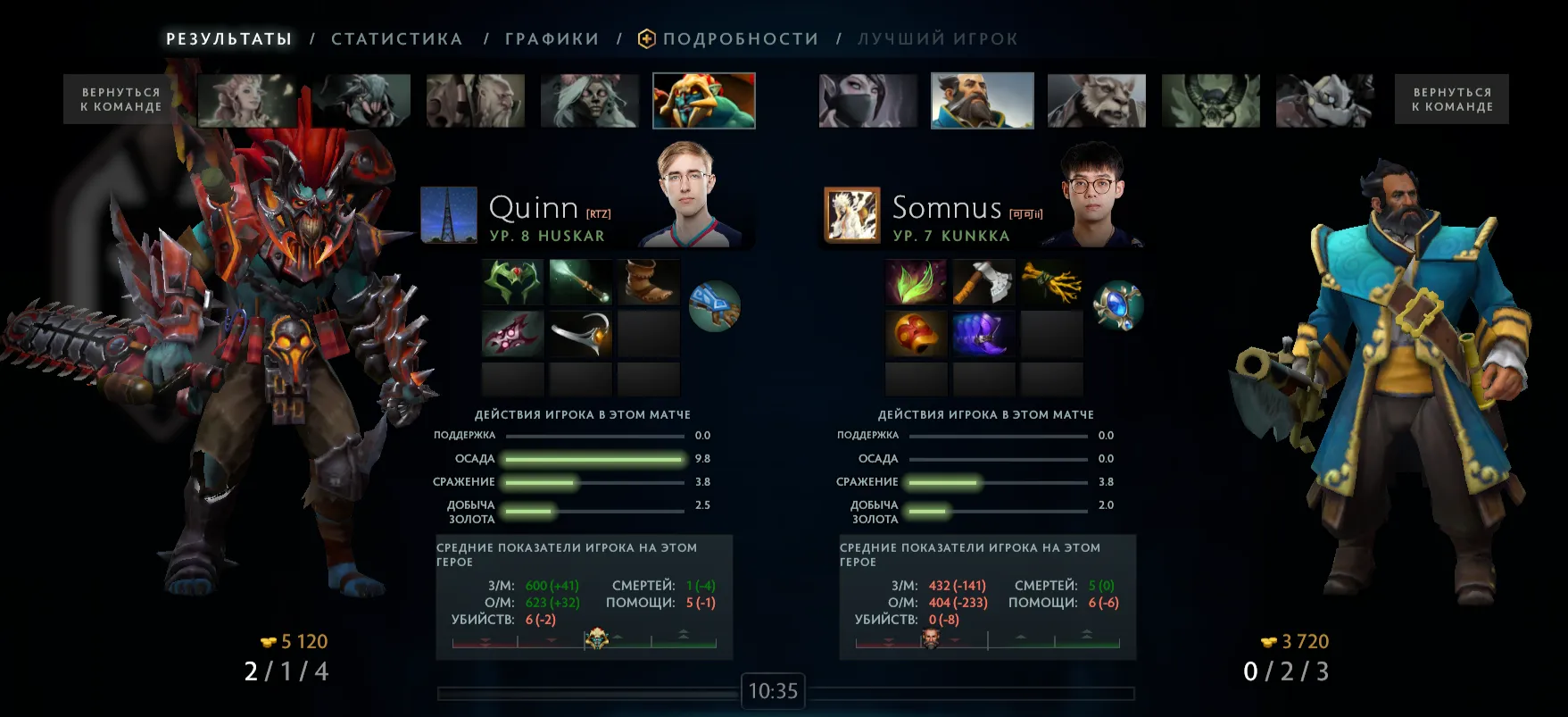Click Somnus's blue gem neutral item
1568x717 pixels.
pyautogui.click(x=1117, y=306)
